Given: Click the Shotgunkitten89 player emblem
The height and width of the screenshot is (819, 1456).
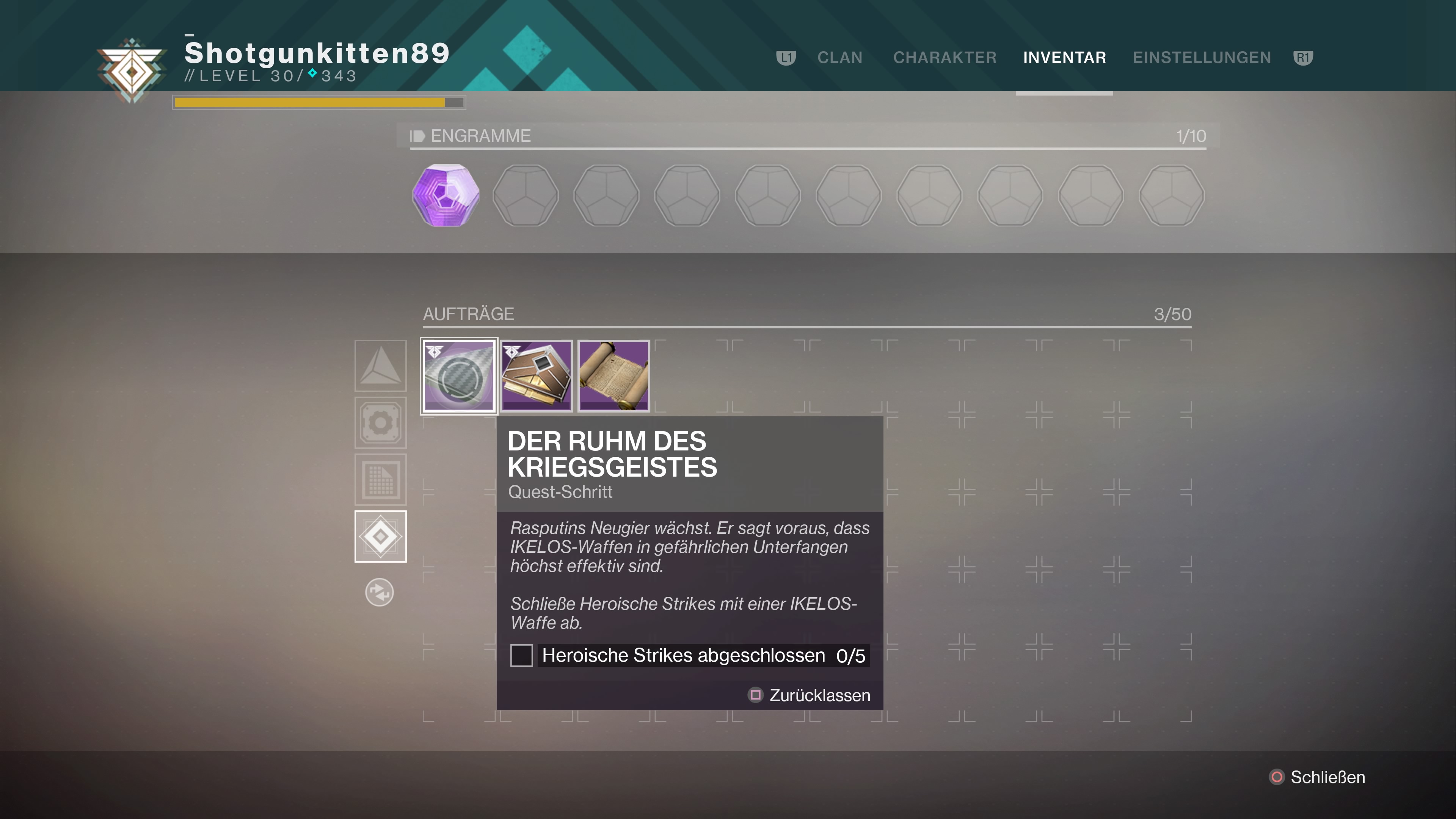Looking at the screenshot, I should pos(132,71).
